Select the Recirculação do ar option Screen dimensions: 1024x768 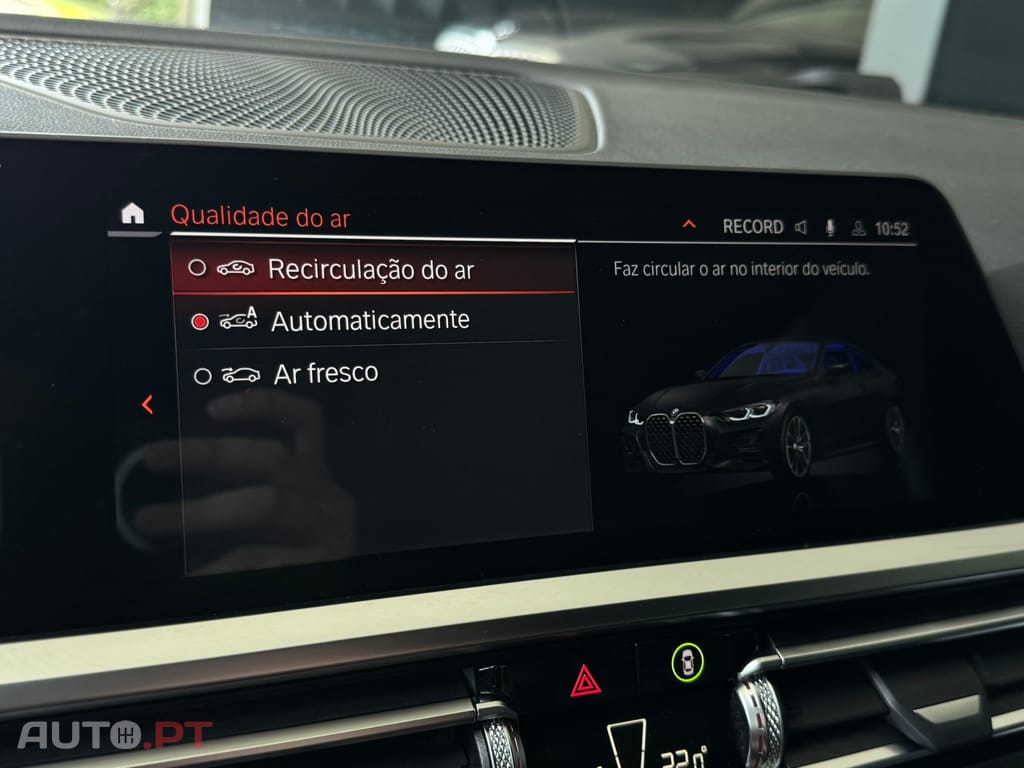coord(370,269)
